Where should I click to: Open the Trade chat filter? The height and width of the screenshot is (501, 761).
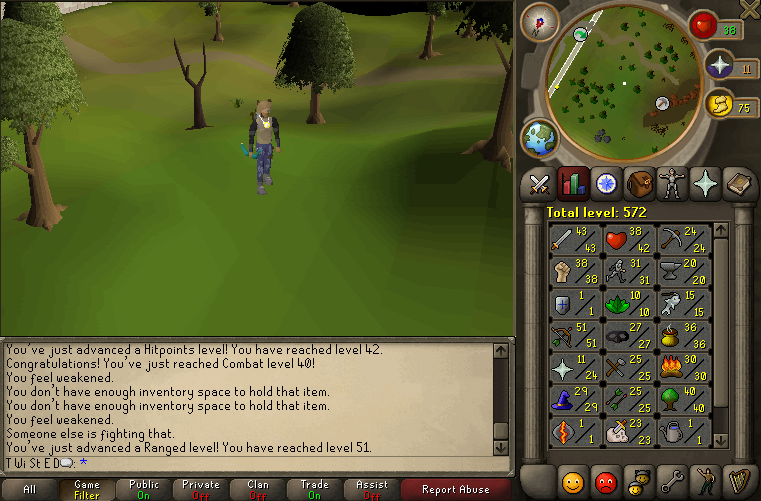pyautogui.click(x=314, y=489)
